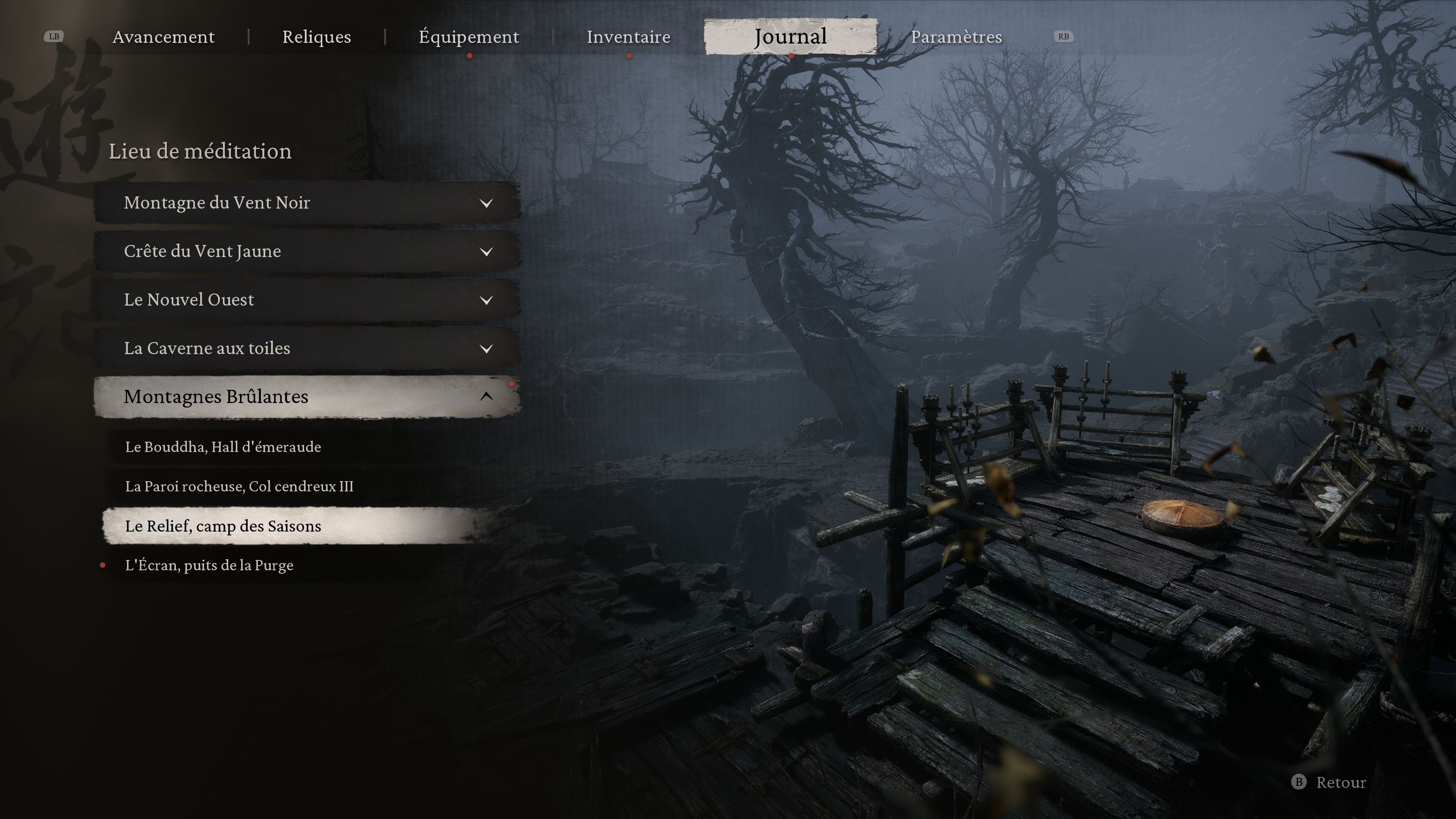1456x819 pixels.
Task: Open the Reliques tab
Action: pos(317,37)
